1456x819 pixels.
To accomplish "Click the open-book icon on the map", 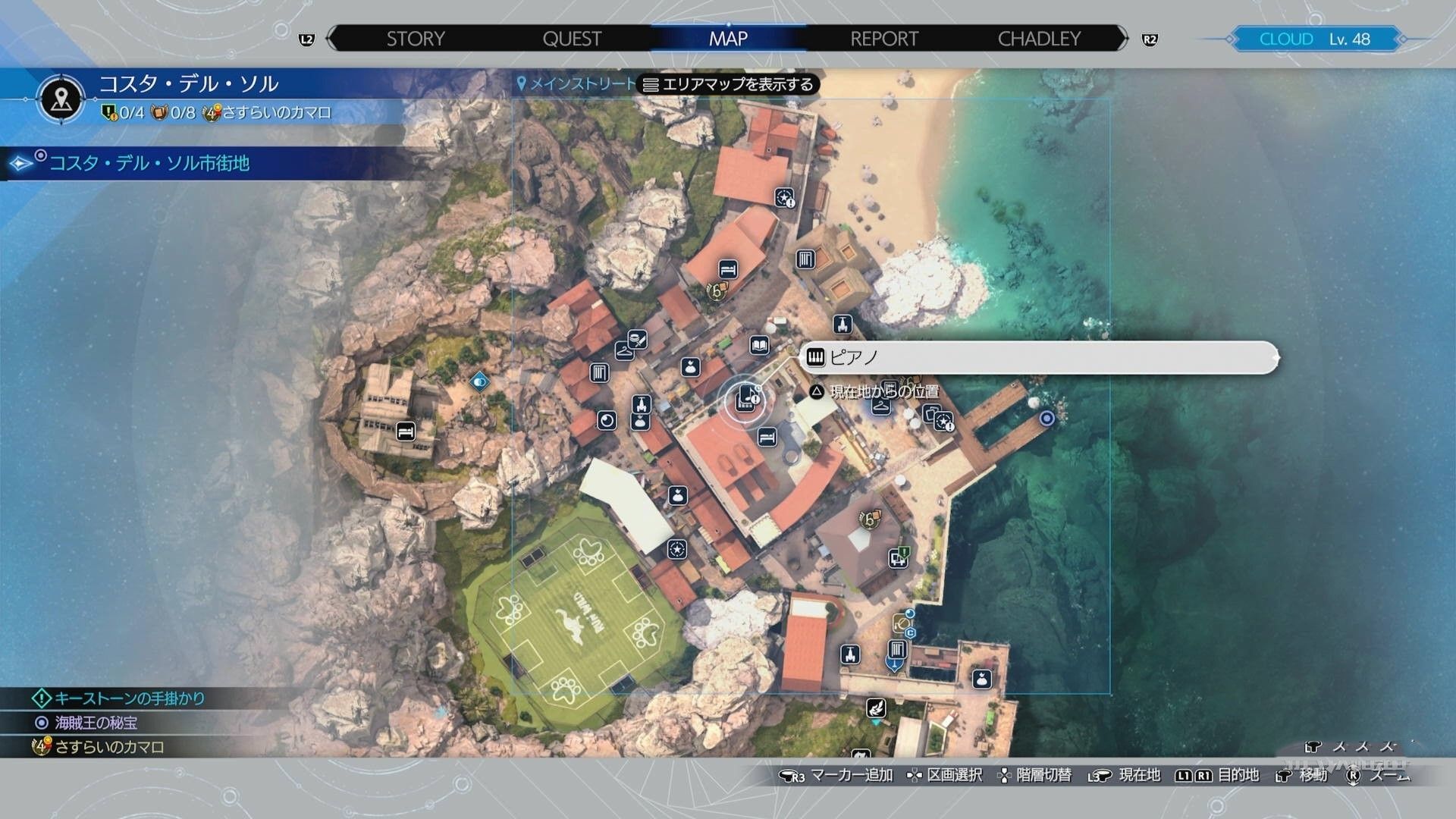I will (x=759, y=346).
